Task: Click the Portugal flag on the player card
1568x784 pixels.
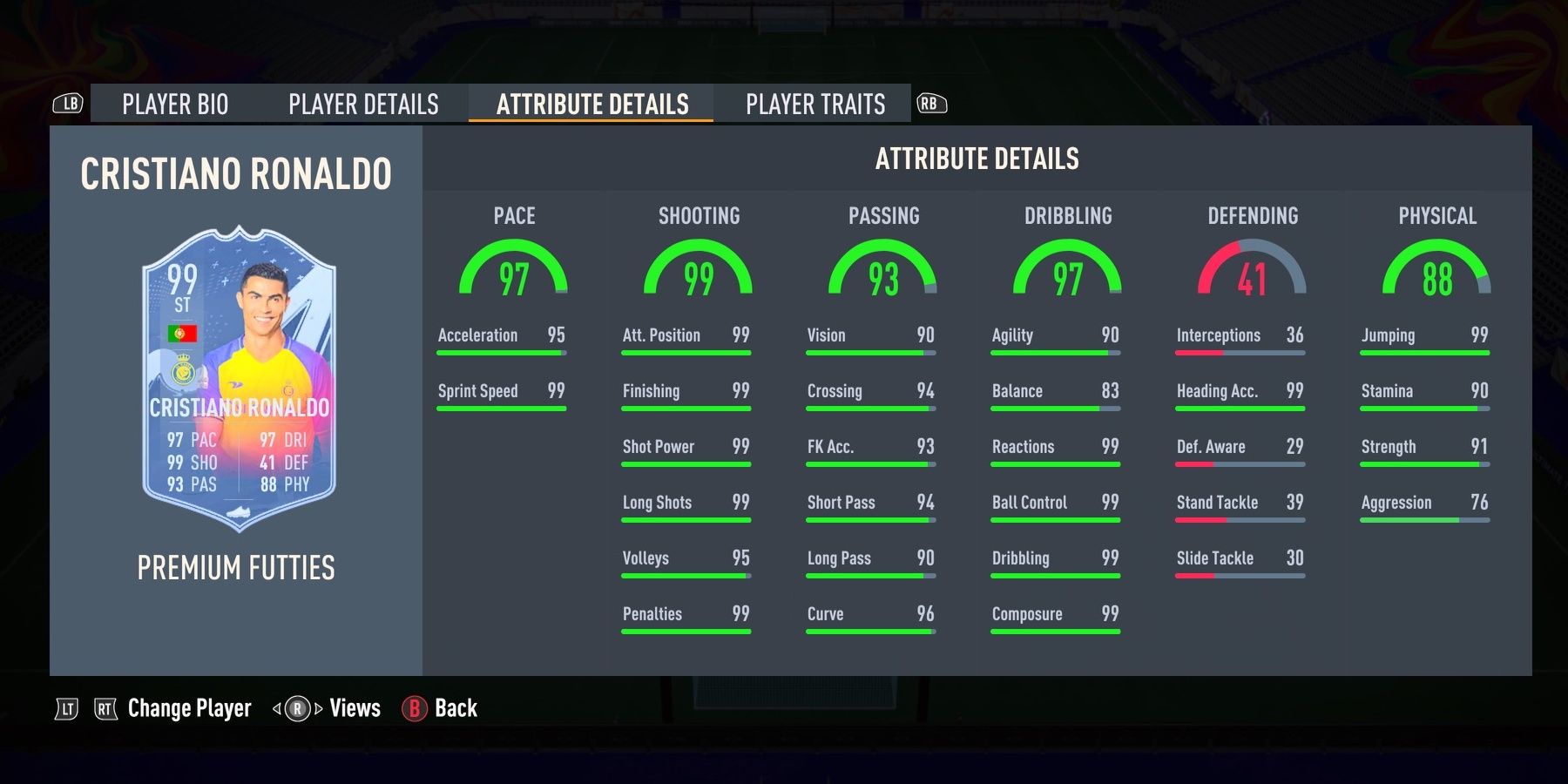Action: point(180,333)
